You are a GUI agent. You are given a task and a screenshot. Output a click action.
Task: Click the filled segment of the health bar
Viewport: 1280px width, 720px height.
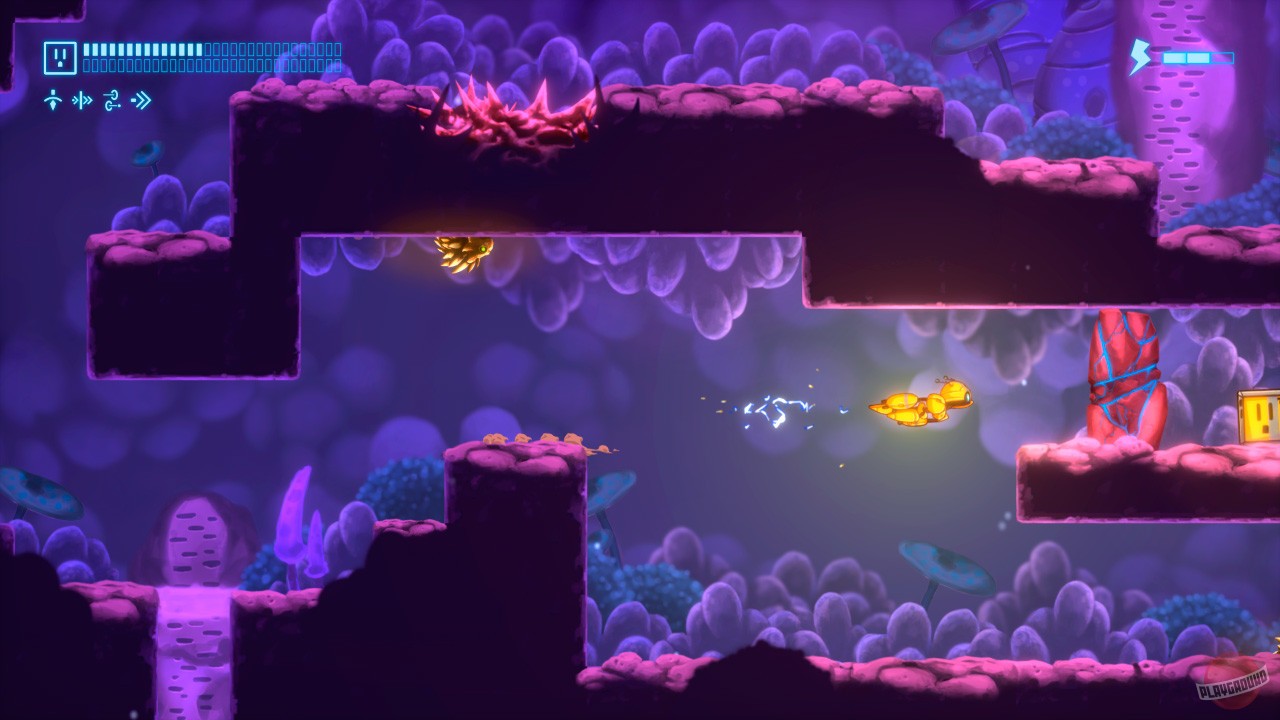[140, 49]
